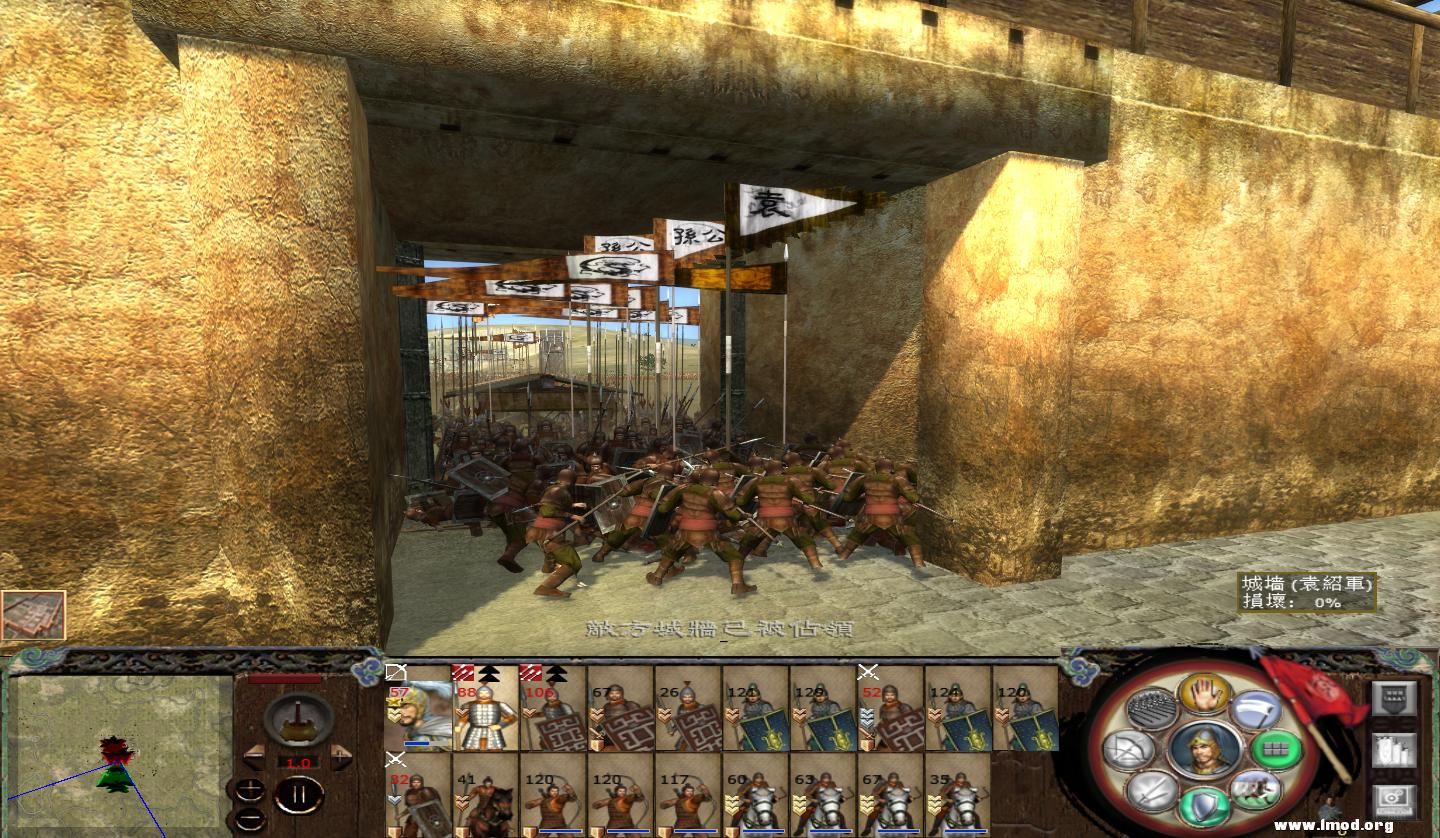Open the shield-shaped panel button on the right

[1392, 698]
